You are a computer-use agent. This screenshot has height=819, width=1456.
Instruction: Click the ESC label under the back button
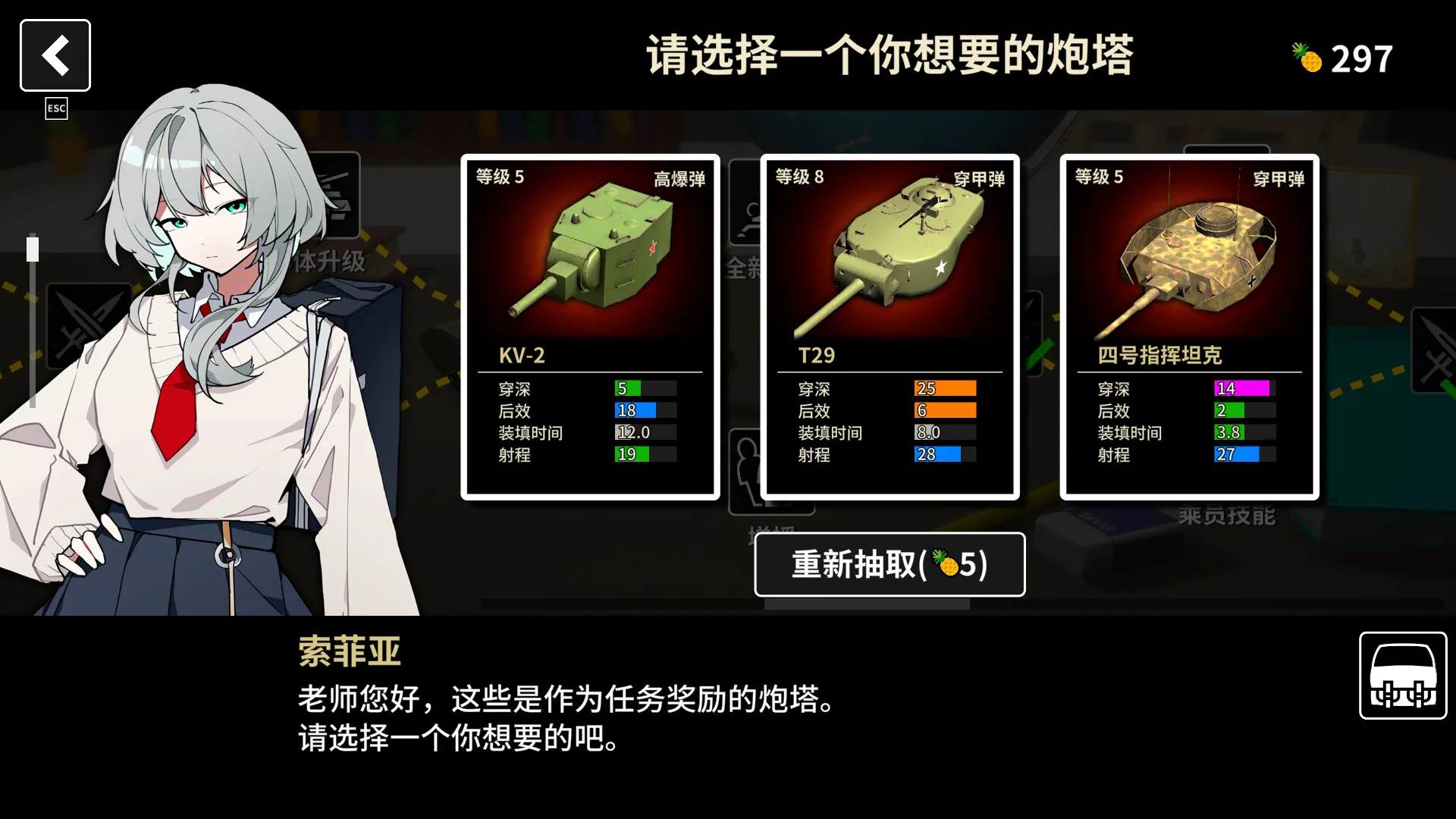(55, 108)
